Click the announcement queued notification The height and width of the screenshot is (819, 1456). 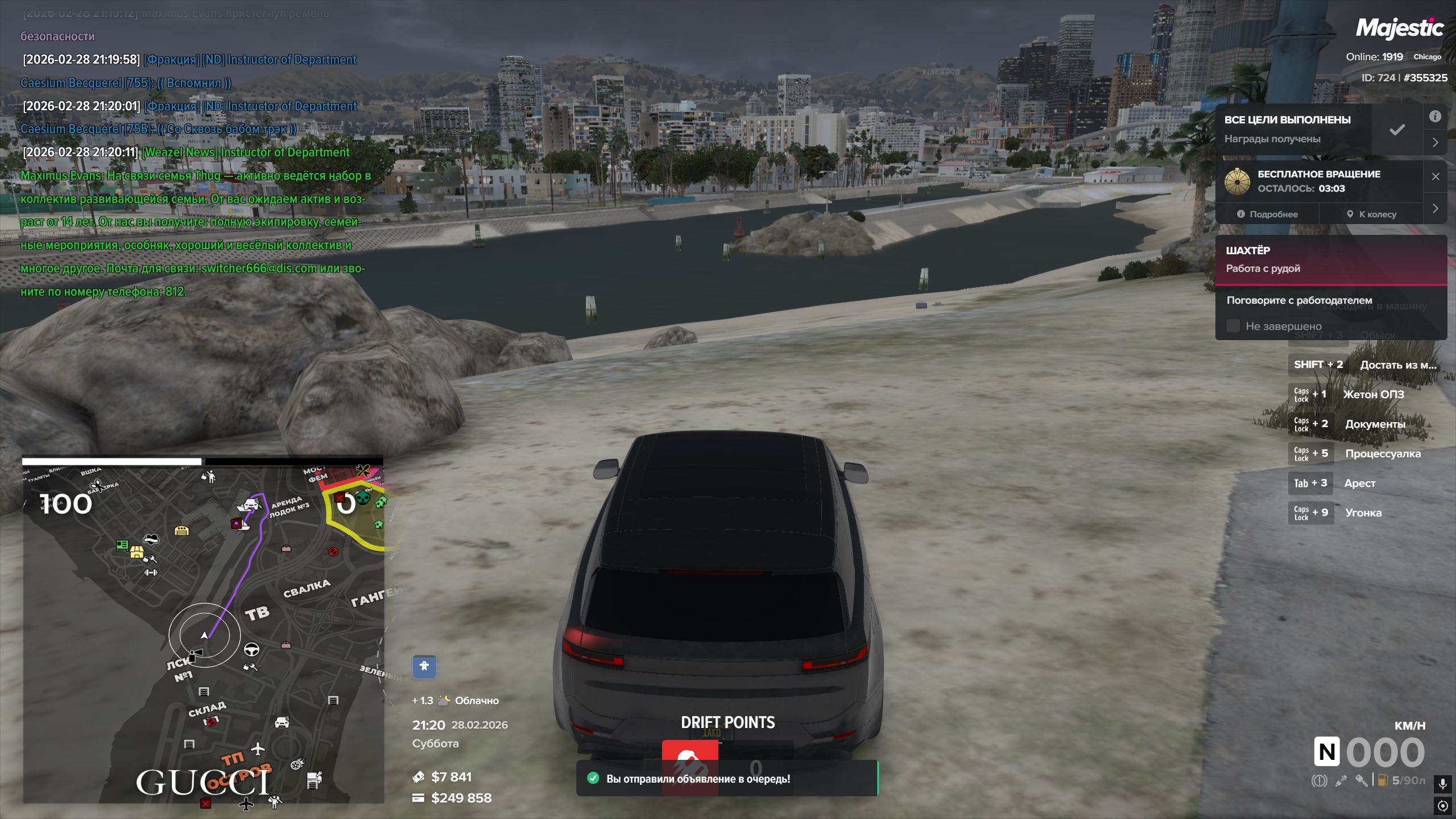pos(727,779)
